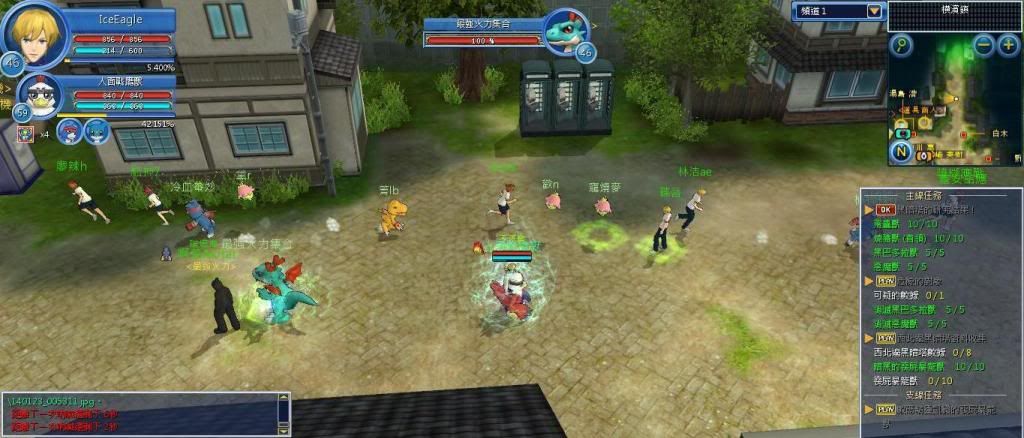Click the target Digimon portrait at top
Image resolution: width=1024 pixels, height=438 pixels.
(x=566, y=33)
